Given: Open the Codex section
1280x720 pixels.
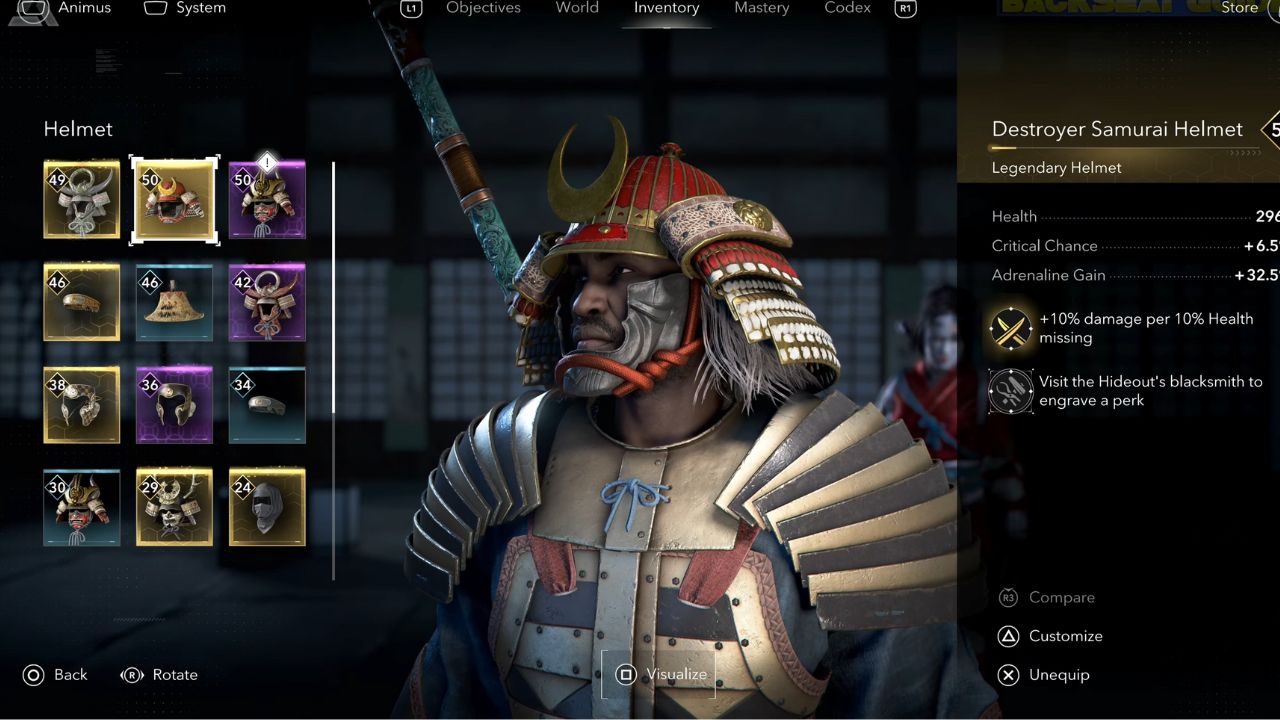Looking at the screenshot, I should 847,8.
